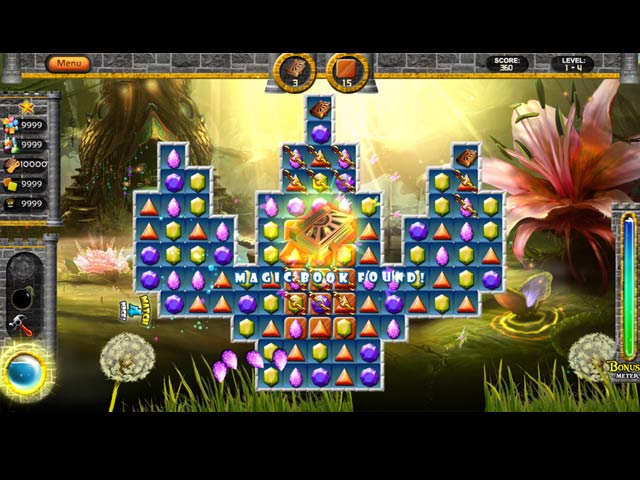The height and width of the screenshot is (480, 640).
Task: Select the magic book tile atop the center column
Action: coord(320,109)
